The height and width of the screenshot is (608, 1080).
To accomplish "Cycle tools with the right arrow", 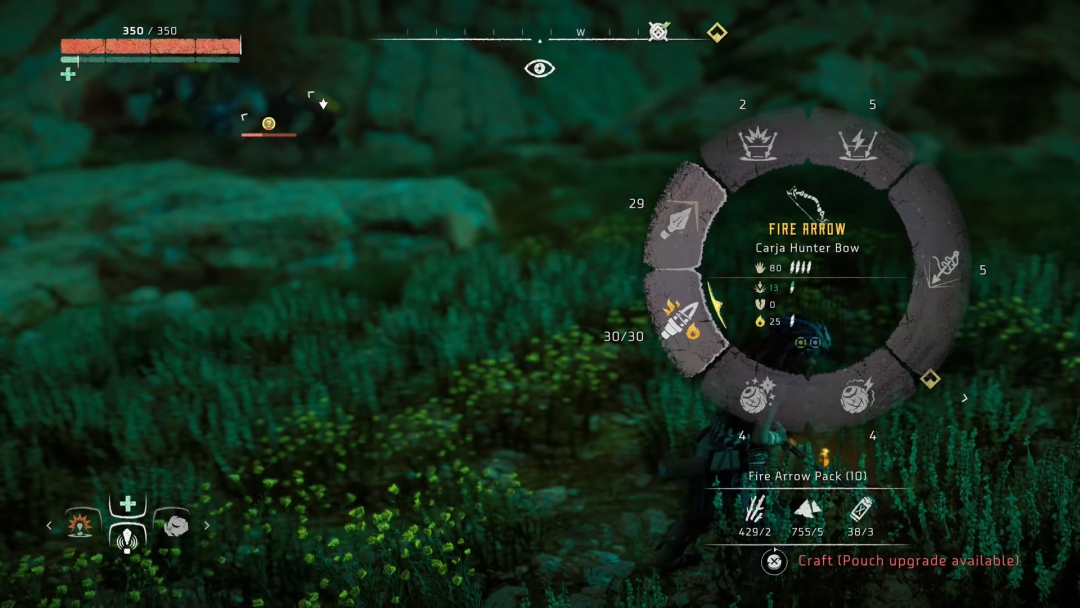I will [x=207, y=525].
